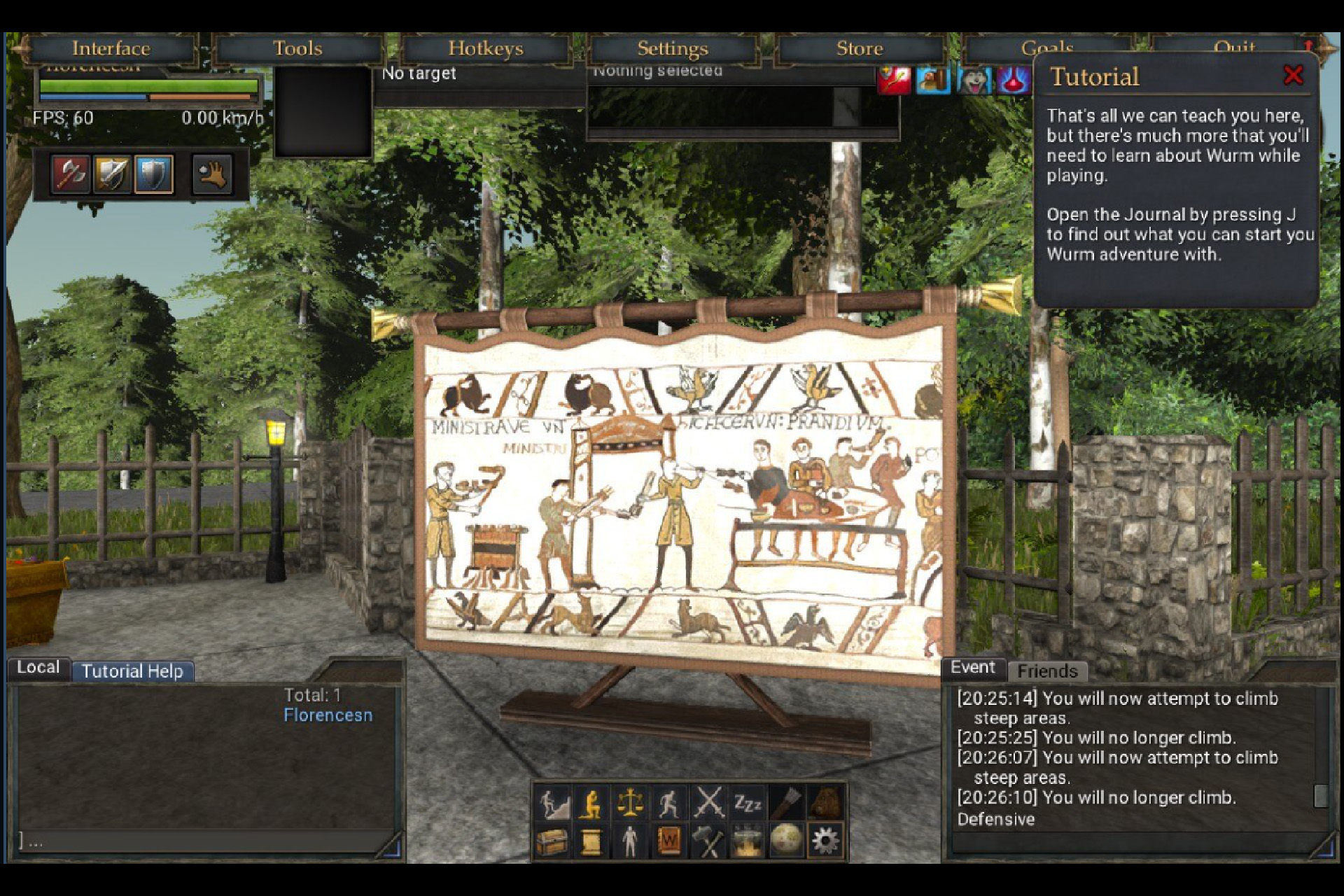Viewport: 1344px width, 896px height.
Task: Click the crossed swords icon
Action: (708, 804)
